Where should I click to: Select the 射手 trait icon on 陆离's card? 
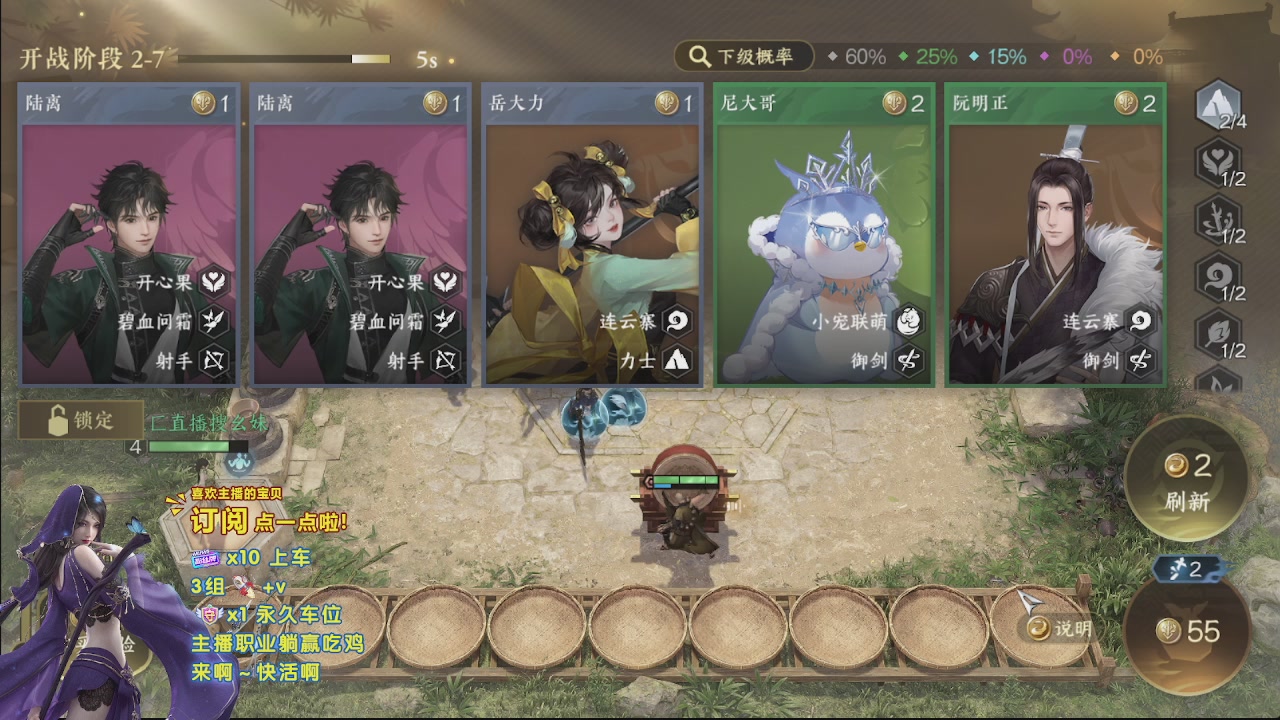(213, 362)
